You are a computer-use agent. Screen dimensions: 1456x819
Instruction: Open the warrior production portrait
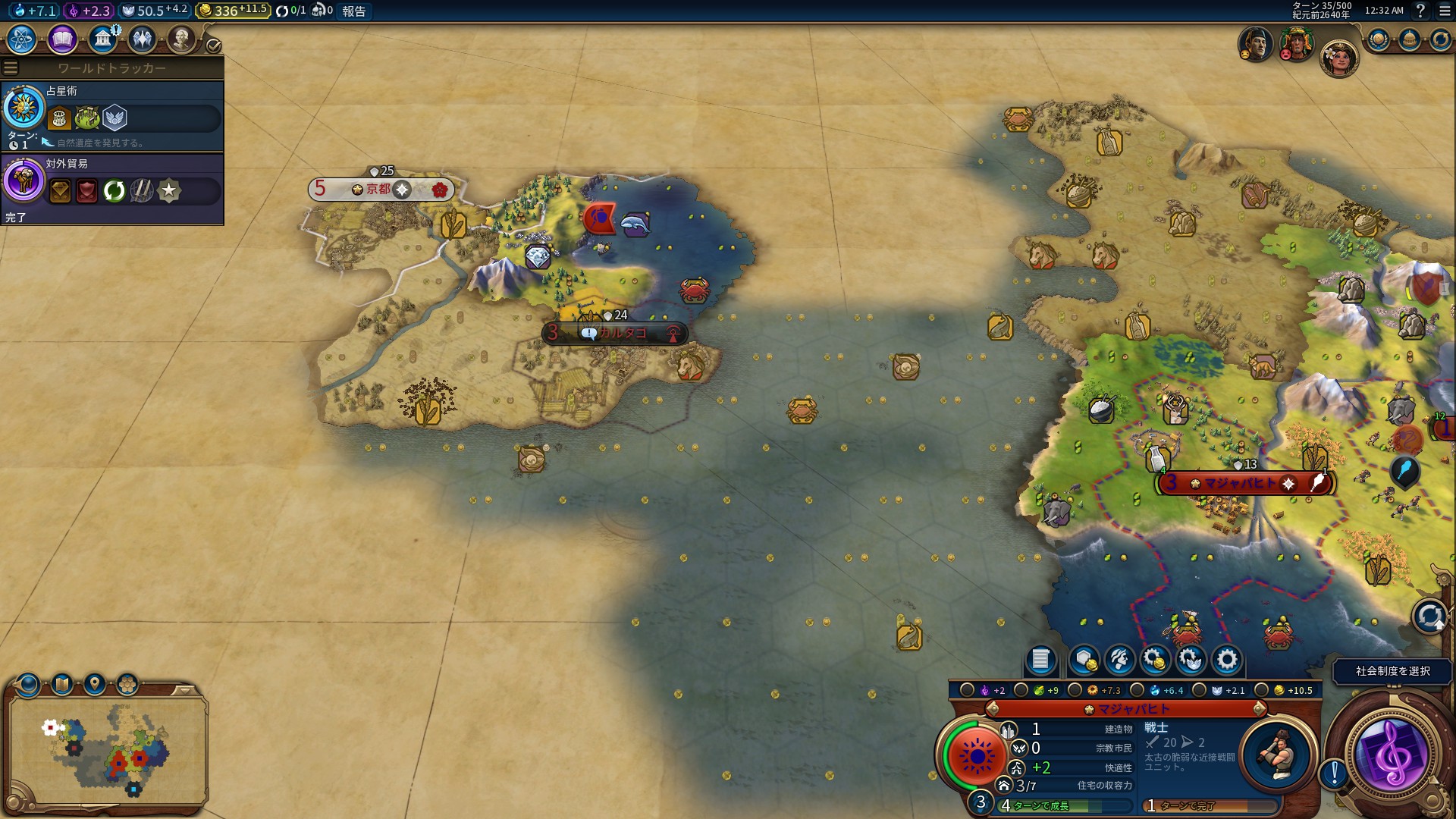click(x=1279, y=754)
